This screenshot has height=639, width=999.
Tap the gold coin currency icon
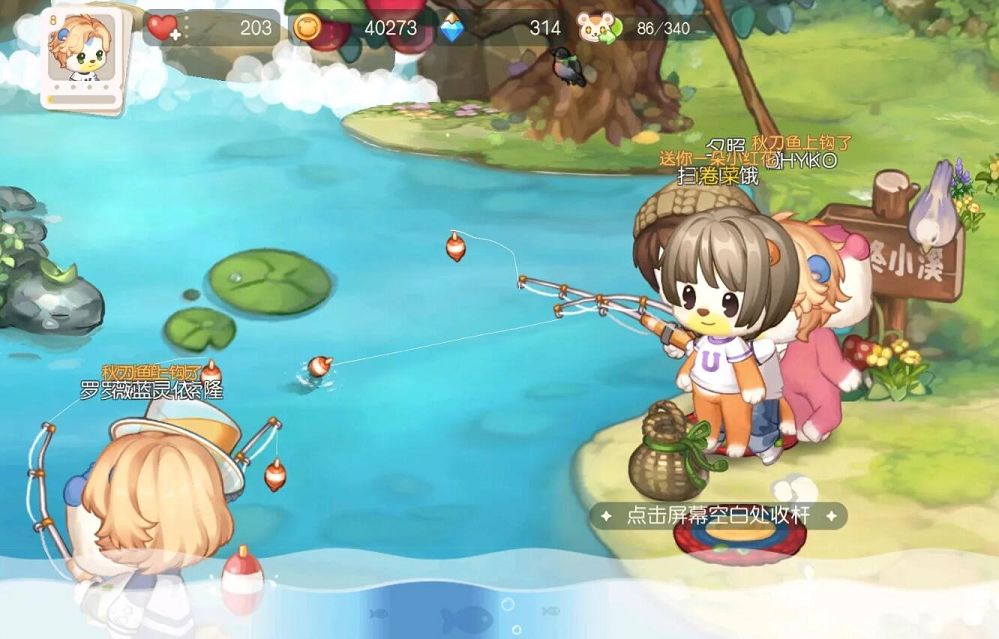pos(308,29)
